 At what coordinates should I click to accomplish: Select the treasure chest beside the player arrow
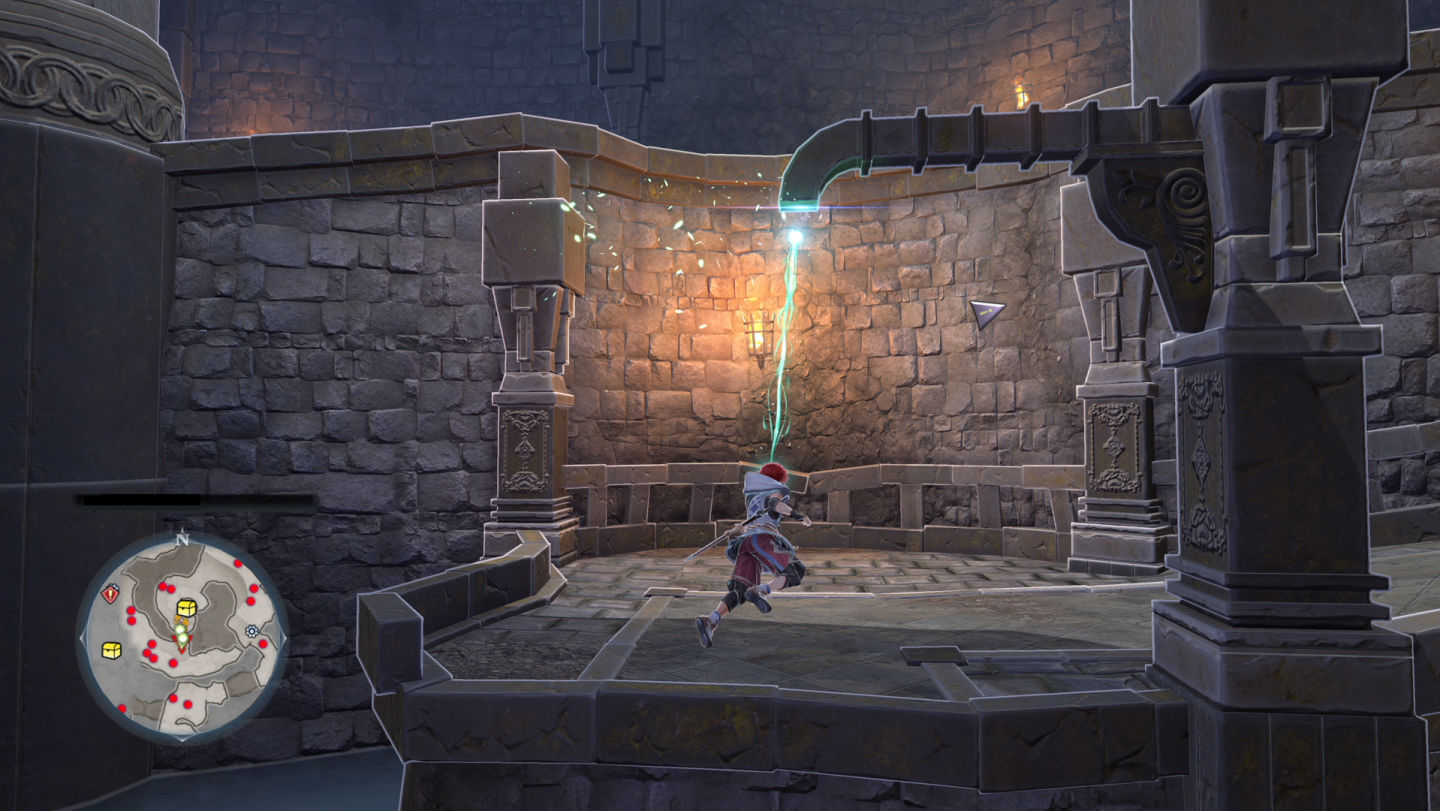(x=186, y=608)
